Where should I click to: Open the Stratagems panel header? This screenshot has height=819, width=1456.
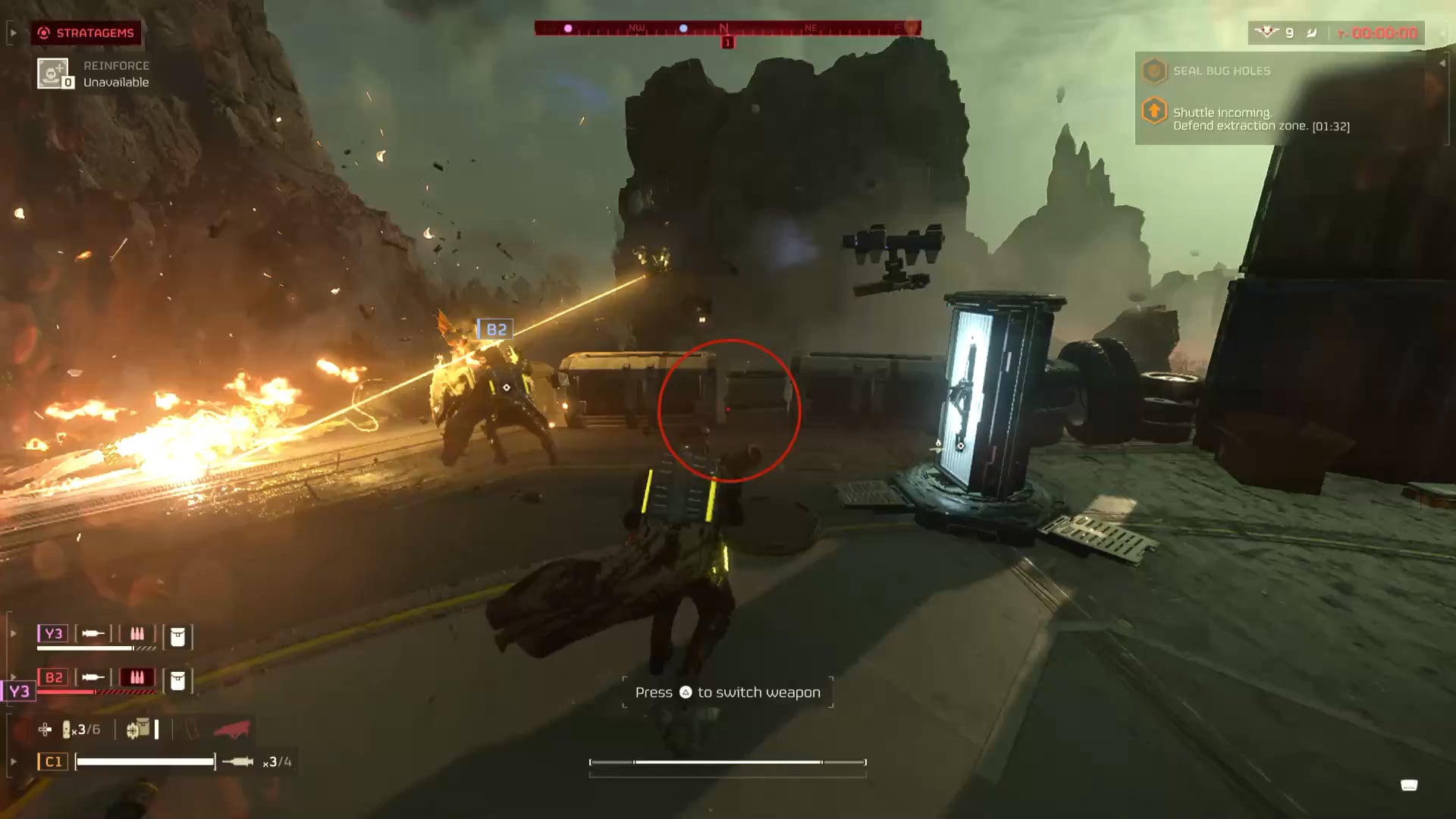(86, 33)
